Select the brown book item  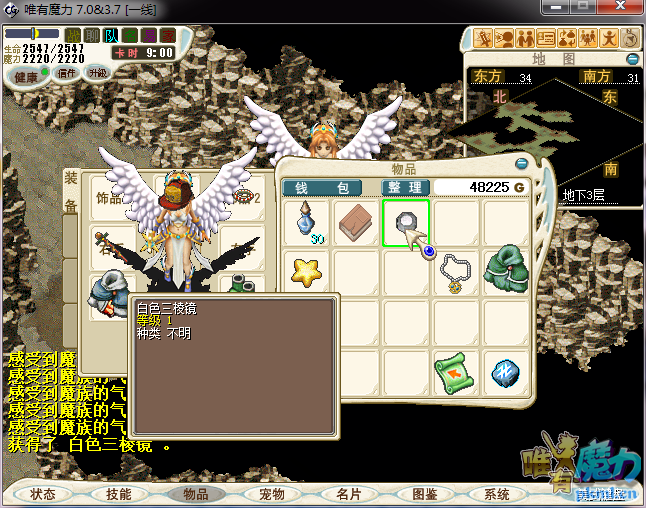(356, 222)
